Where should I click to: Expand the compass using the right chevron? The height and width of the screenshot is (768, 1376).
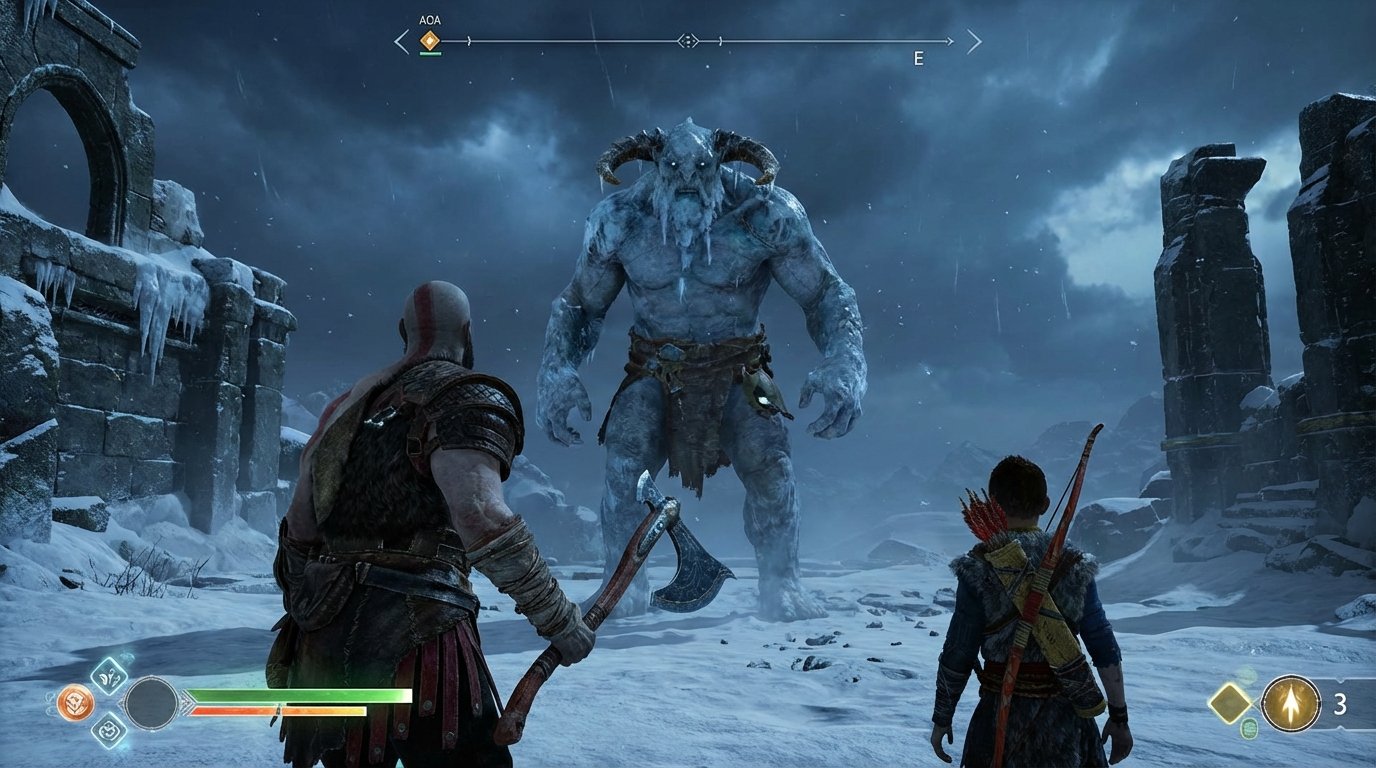973,40
